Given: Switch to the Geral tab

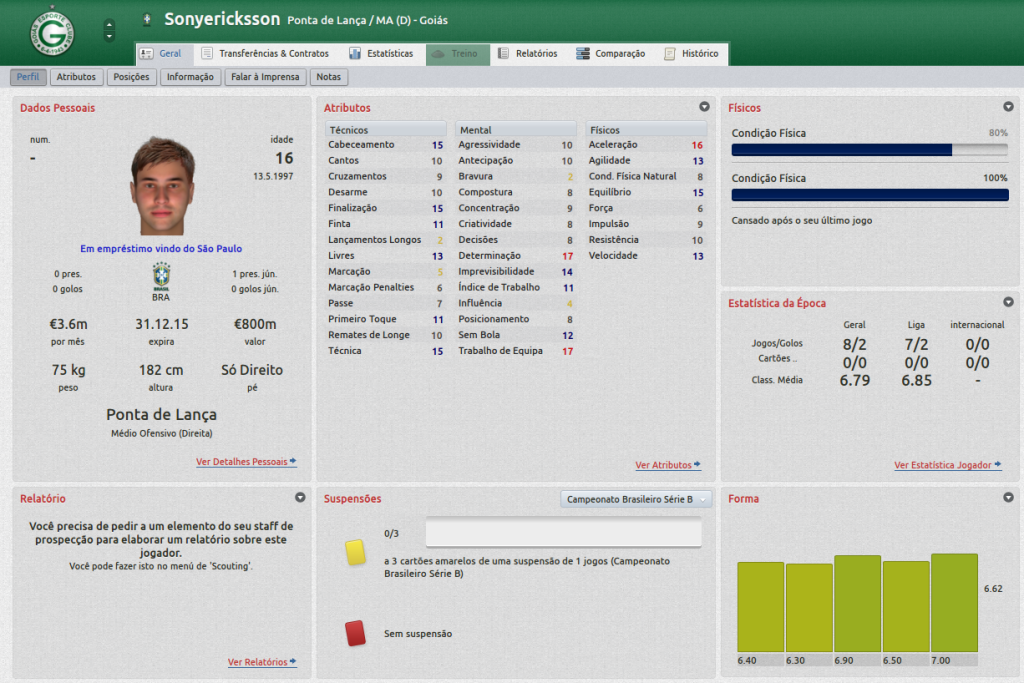Looking at the screenshot, I should [161, 54].
